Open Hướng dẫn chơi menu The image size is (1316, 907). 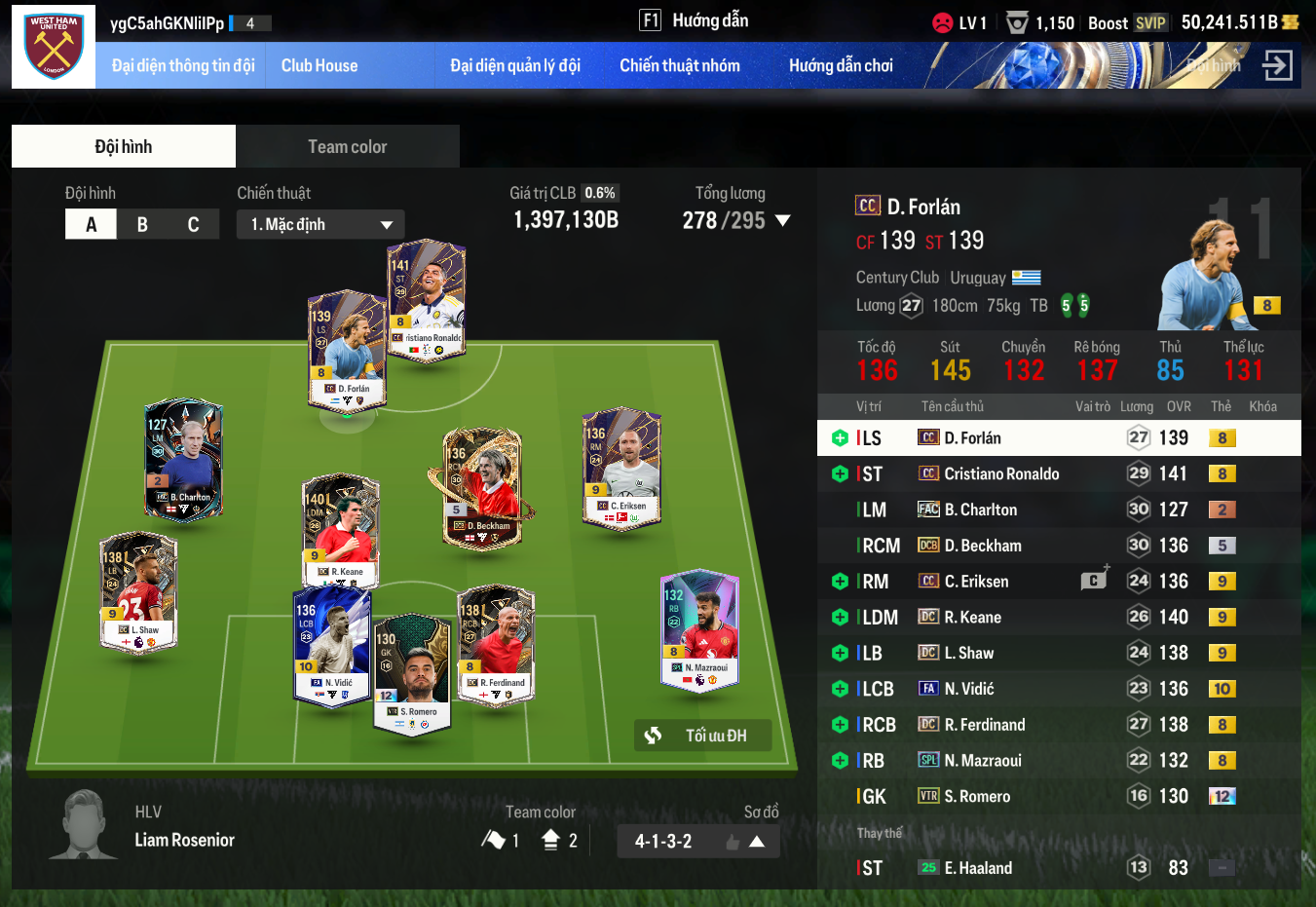point(841,65)
